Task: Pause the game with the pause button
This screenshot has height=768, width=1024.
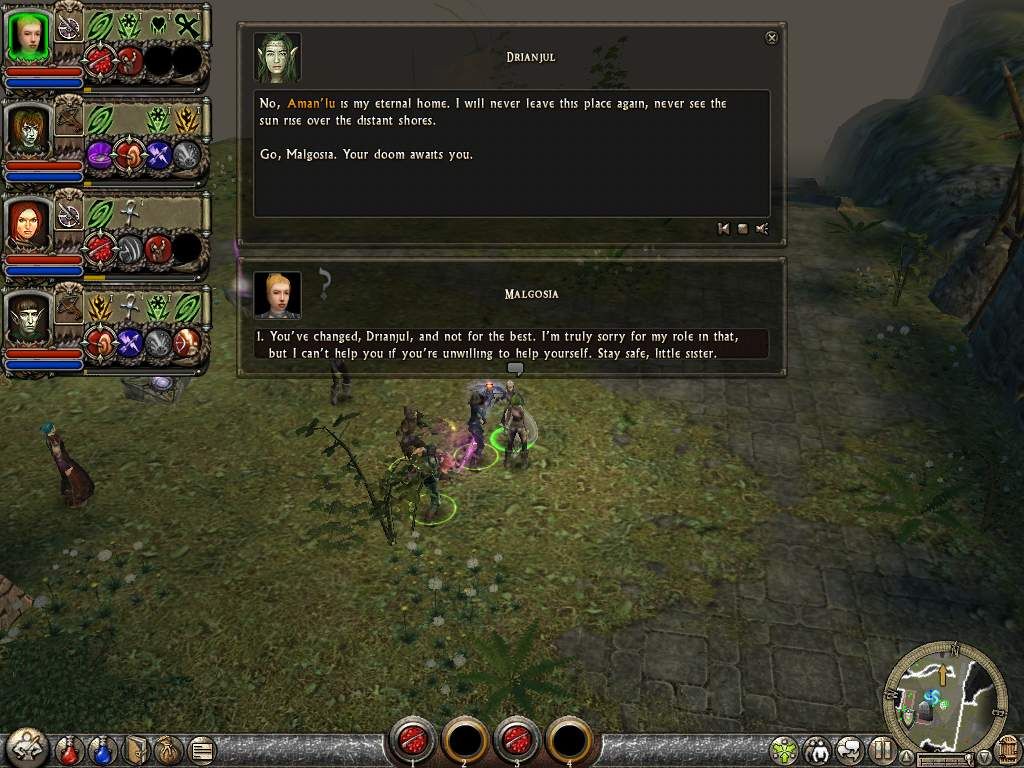Action: [x=881, y=748]
